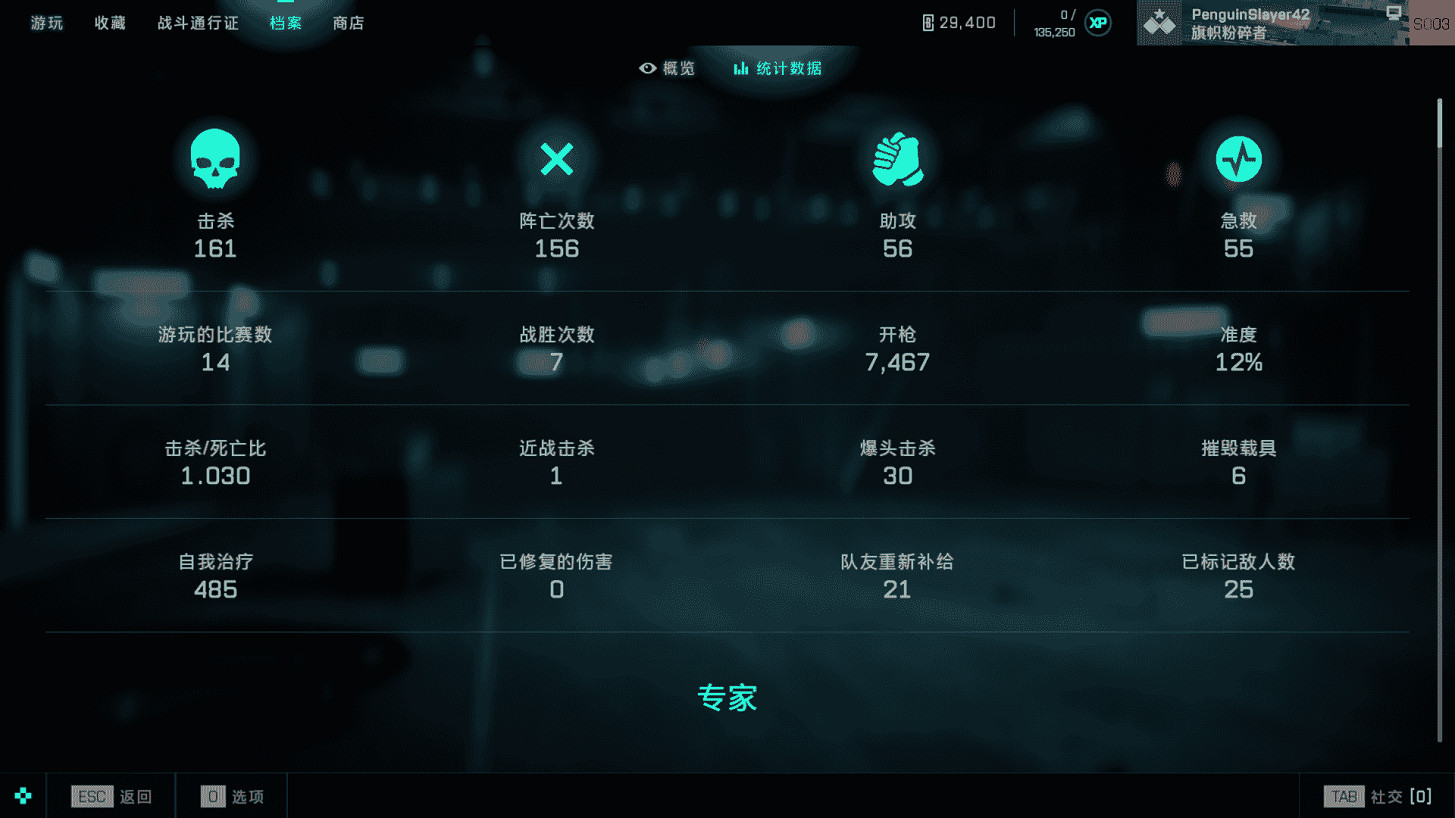Click the bar-chart icon on 统计数据 tab

(x=740, y=68)
